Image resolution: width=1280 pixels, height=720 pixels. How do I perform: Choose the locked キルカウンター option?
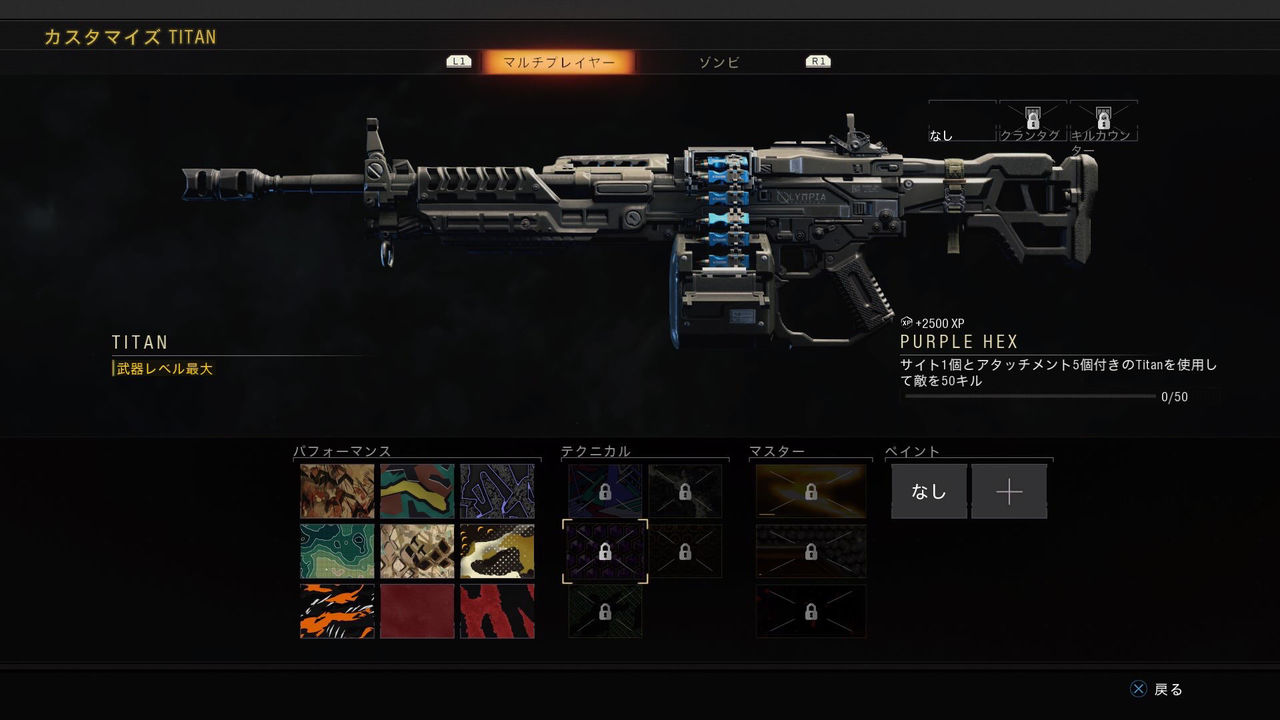tap(1103, 120)
